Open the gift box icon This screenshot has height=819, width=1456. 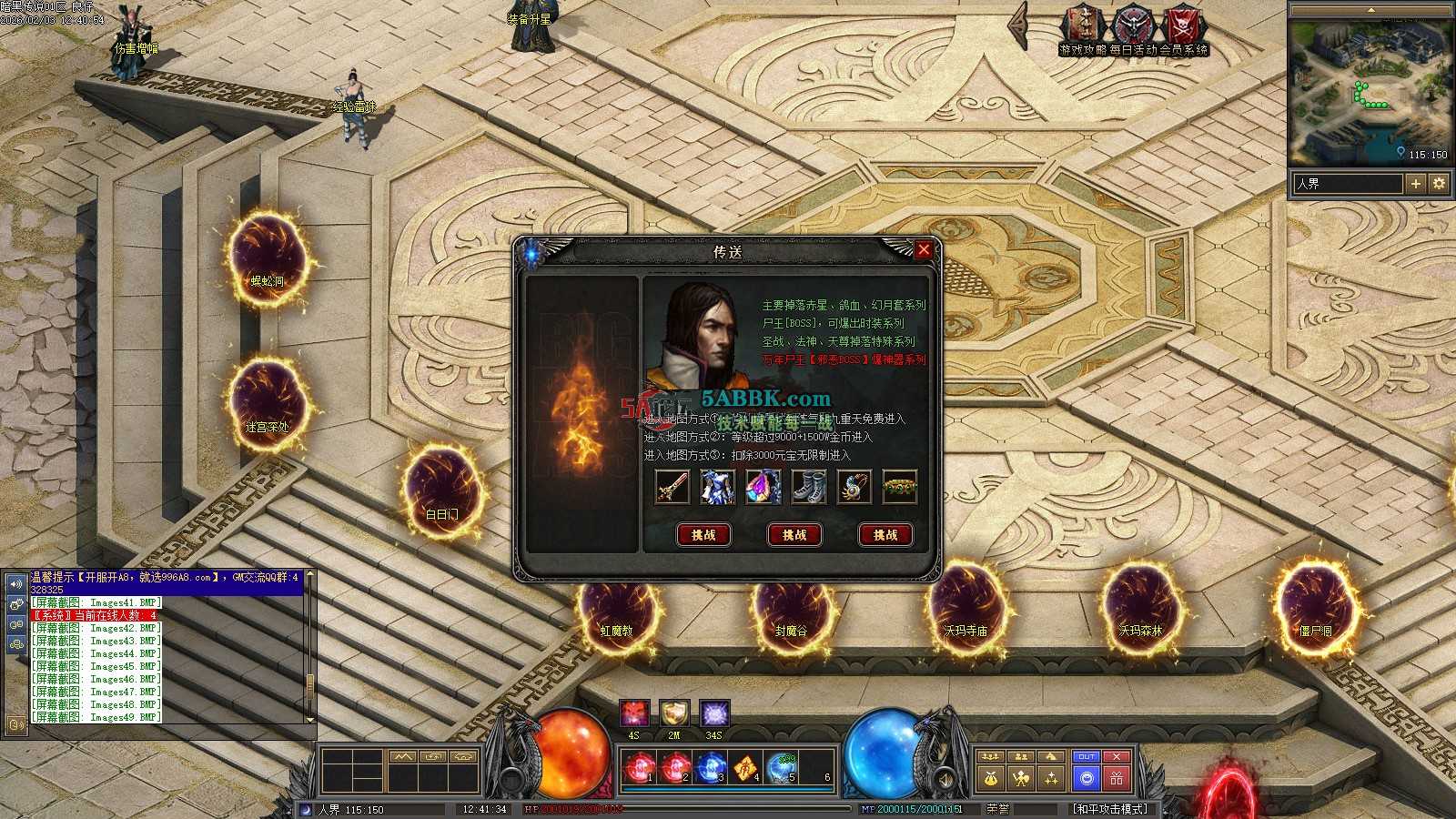click(x=1117, y=778)
